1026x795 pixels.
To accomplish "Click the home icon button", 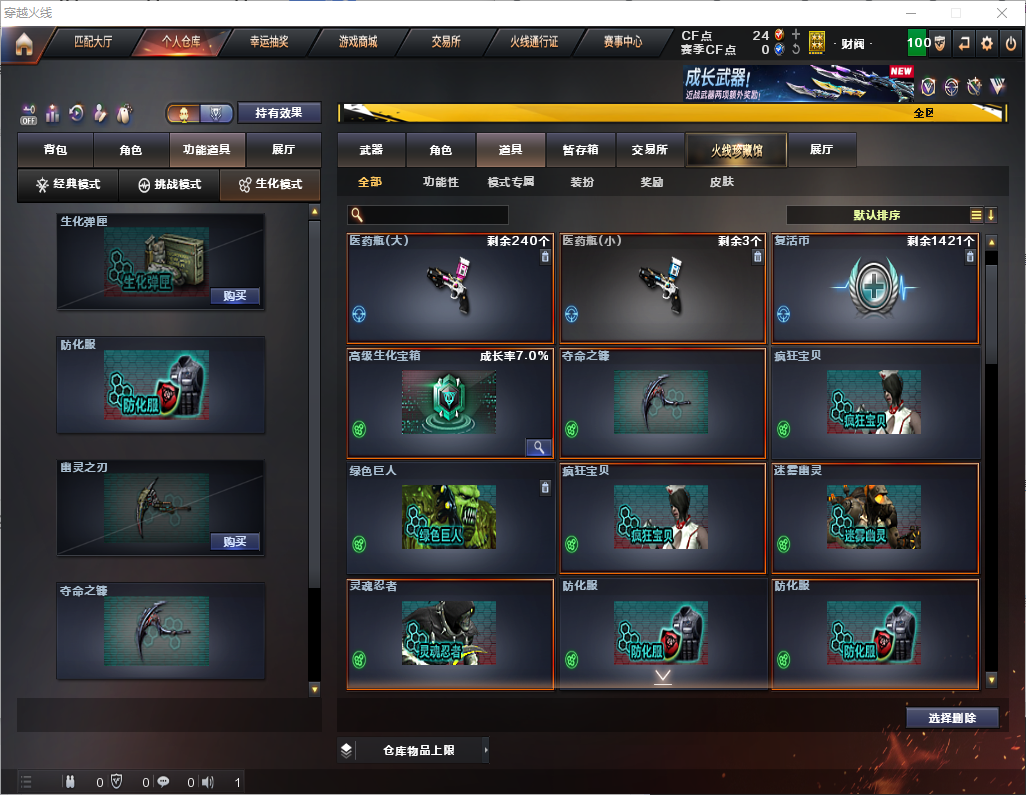I will click(x=24, y=43).
